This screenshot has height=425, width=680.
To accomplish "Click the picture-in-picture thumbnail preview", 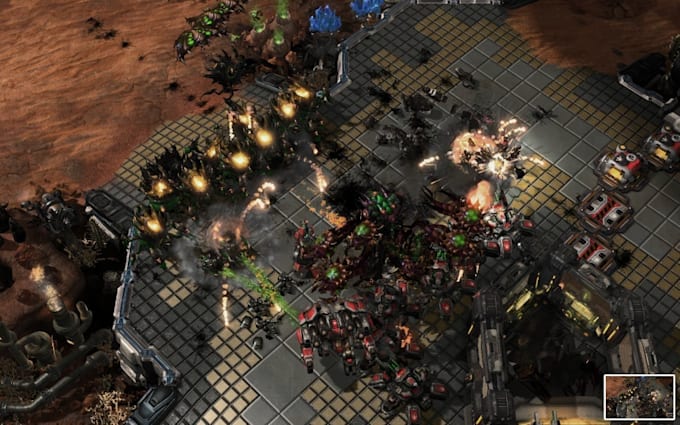I will pyautogui.click(x=639, y=396).
